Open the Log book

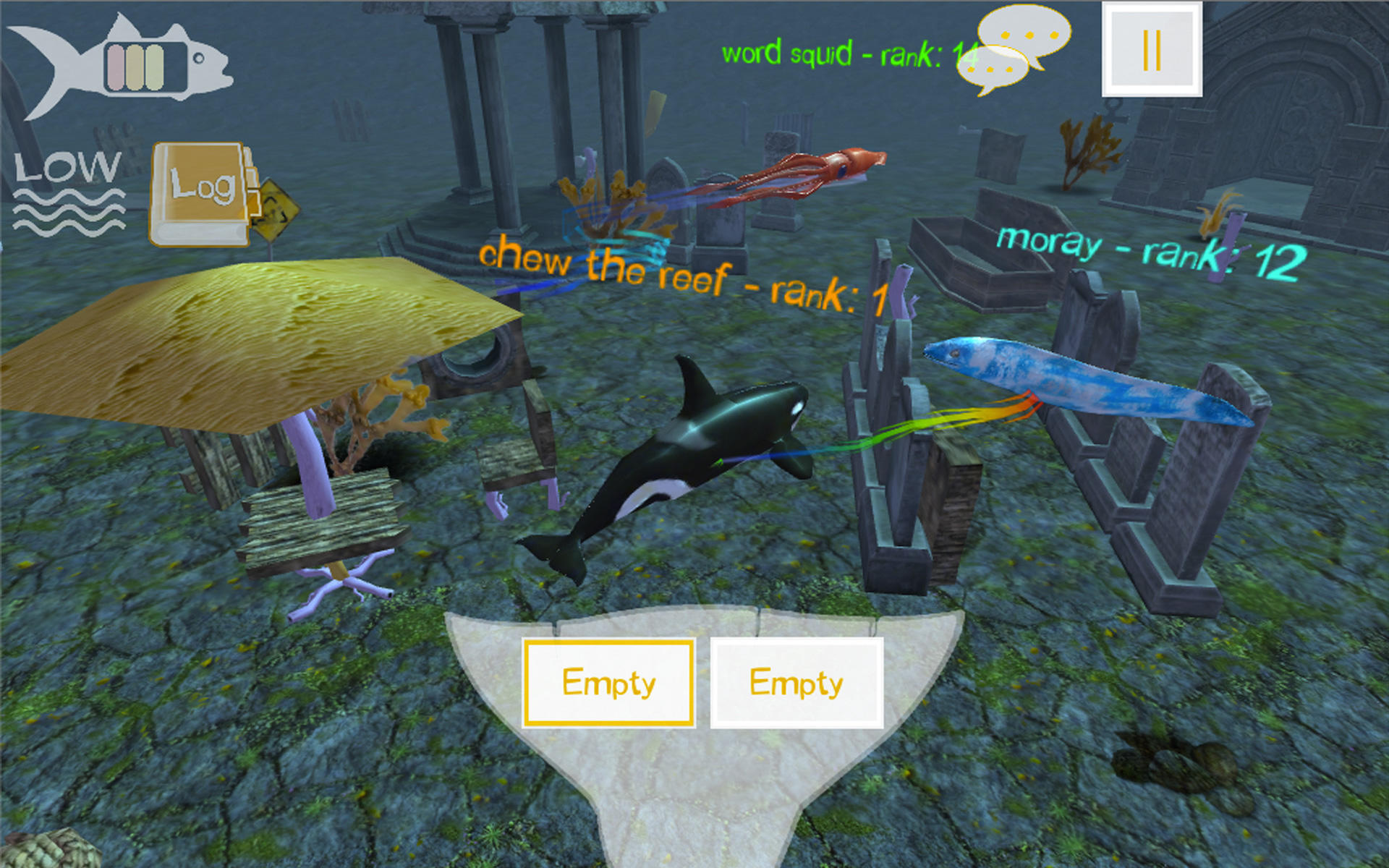[200, 194]
